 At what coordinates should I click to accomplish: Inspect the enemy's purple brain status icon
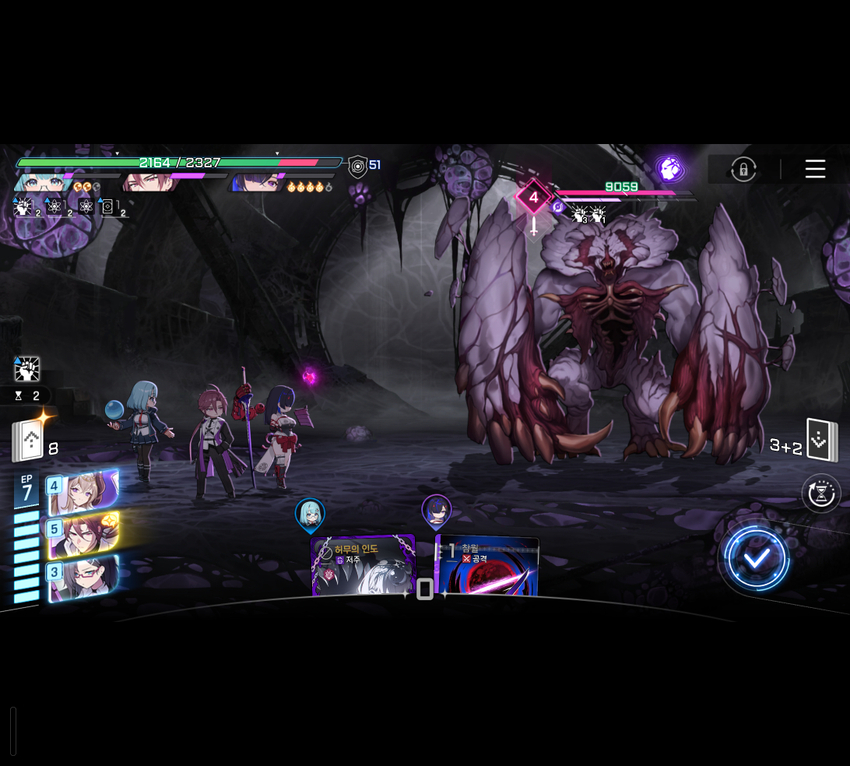pyautogui.click(x=669, y=168)
